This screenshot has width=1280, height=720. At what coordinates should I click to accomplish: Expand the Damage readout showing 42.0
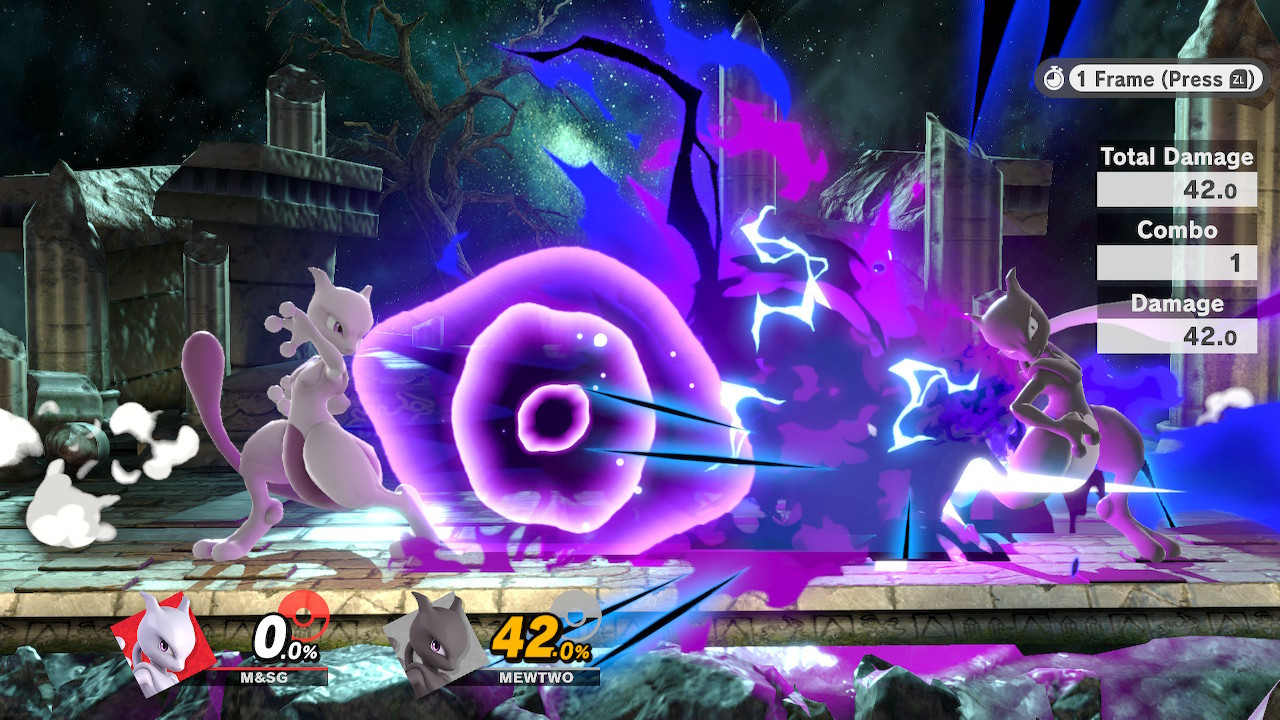1176,336
